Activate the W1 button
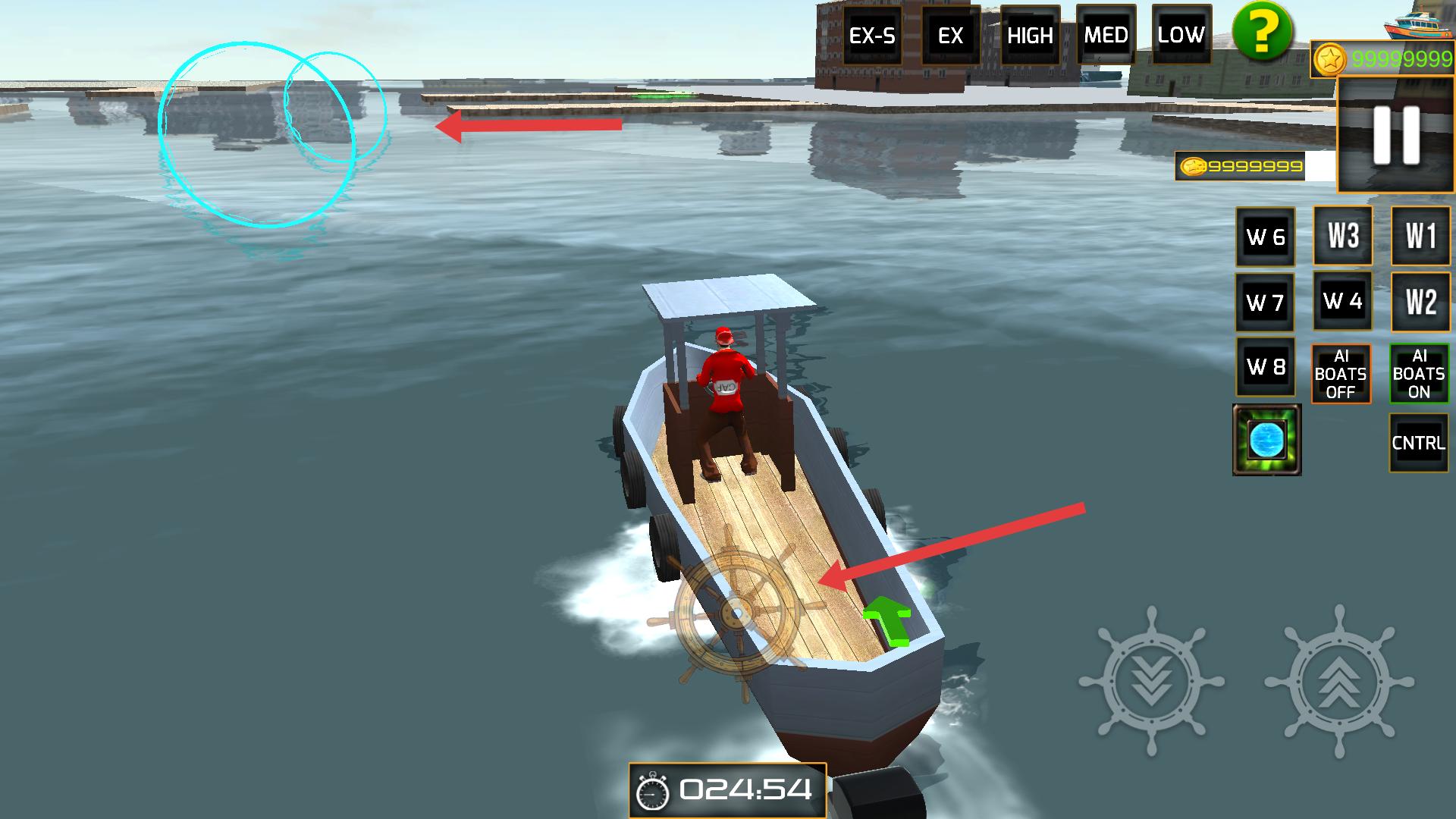The width and height of the screenshot is (1456, 819). [1421, 237]
